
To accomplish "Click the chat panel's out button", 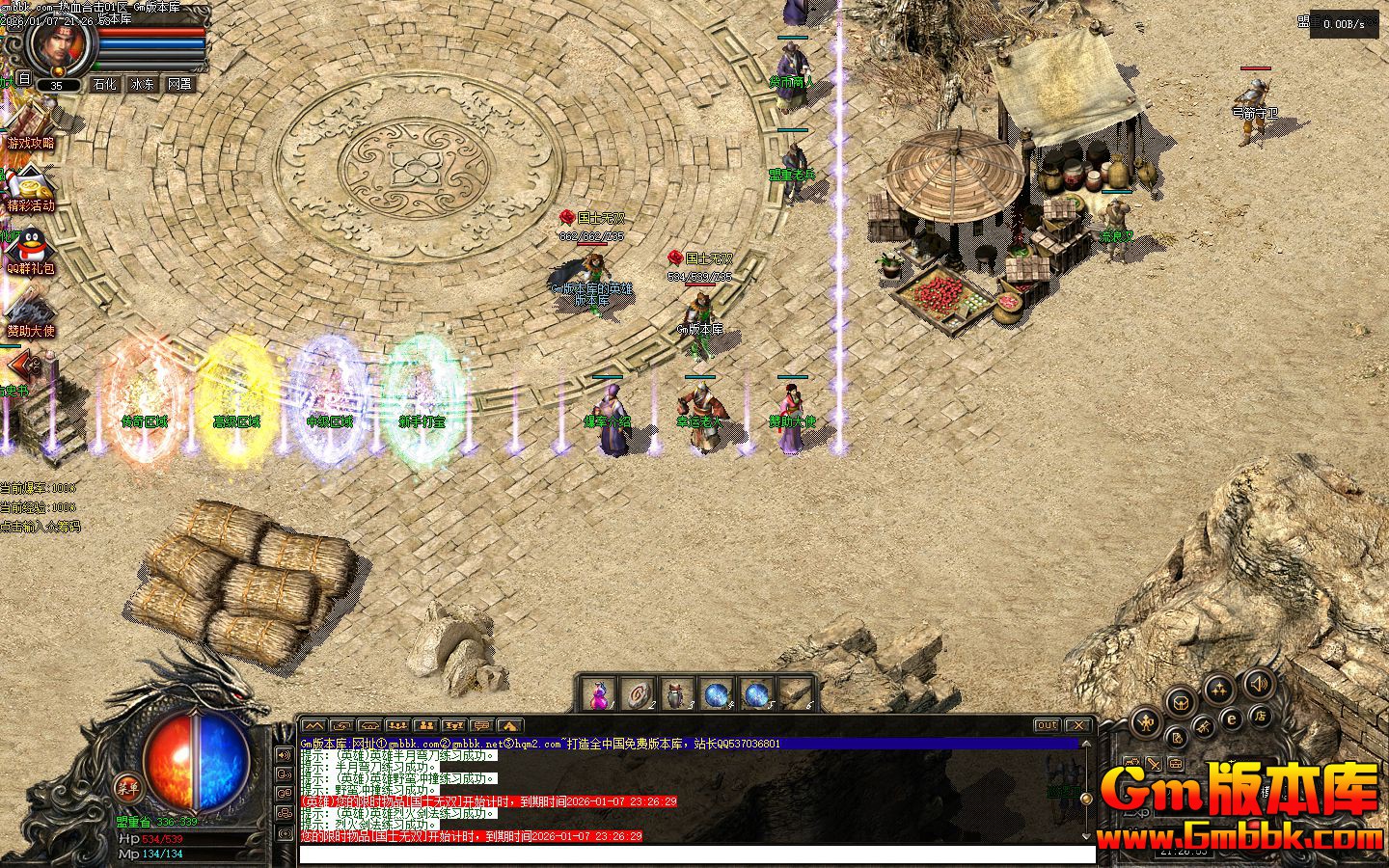I will (1047, 725).
